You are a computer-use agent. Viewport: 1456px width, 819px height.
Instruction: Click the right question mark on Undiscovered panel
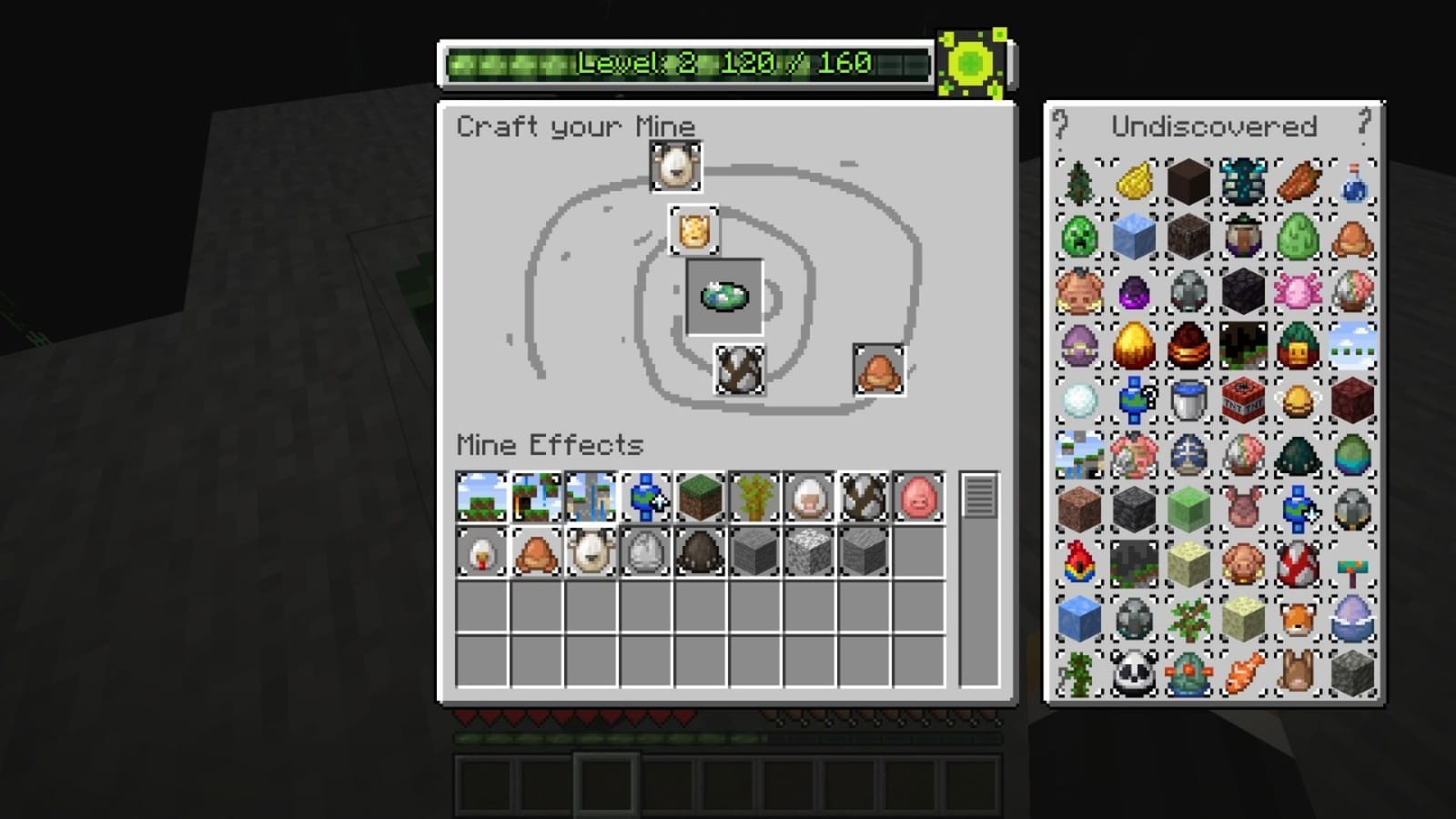click(1363, 125)
